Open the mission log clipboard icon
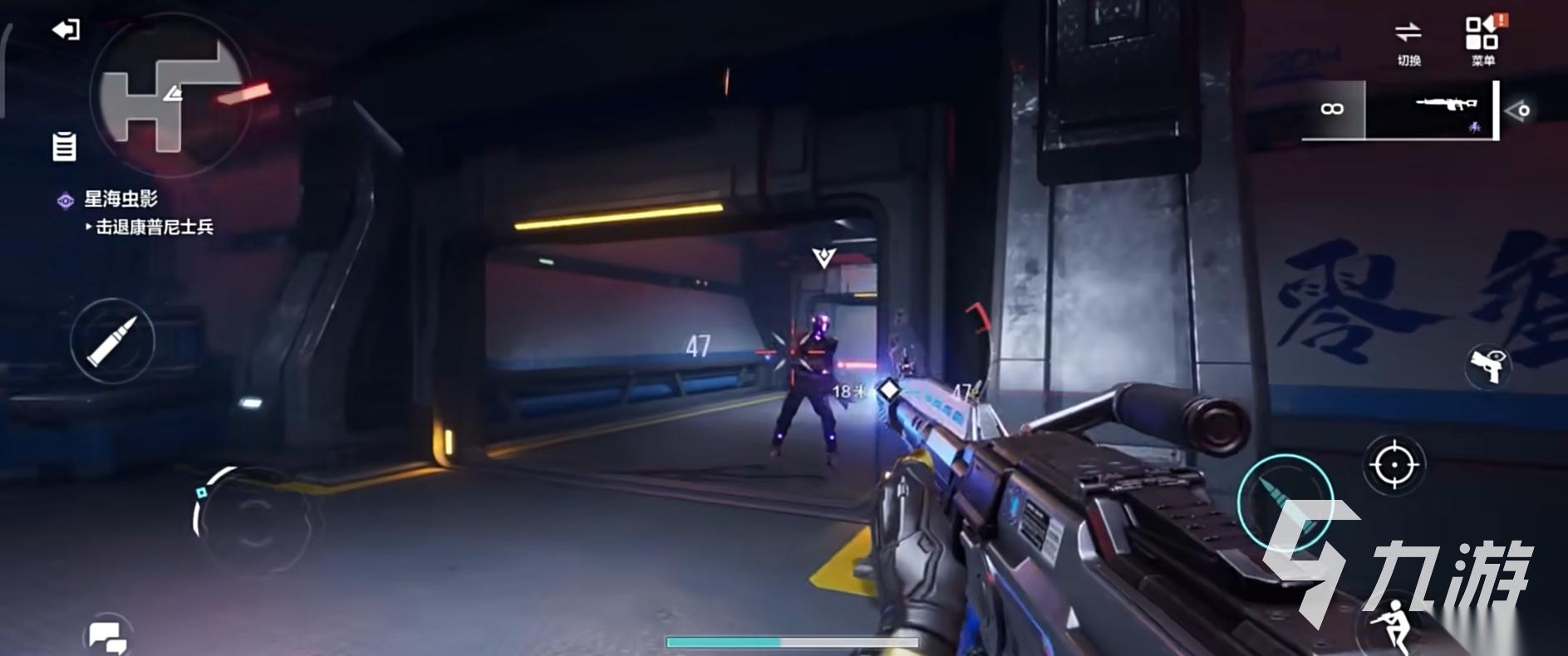This screenshot has width=1568, height=656. pyautogui.click(x=64, y=147)
